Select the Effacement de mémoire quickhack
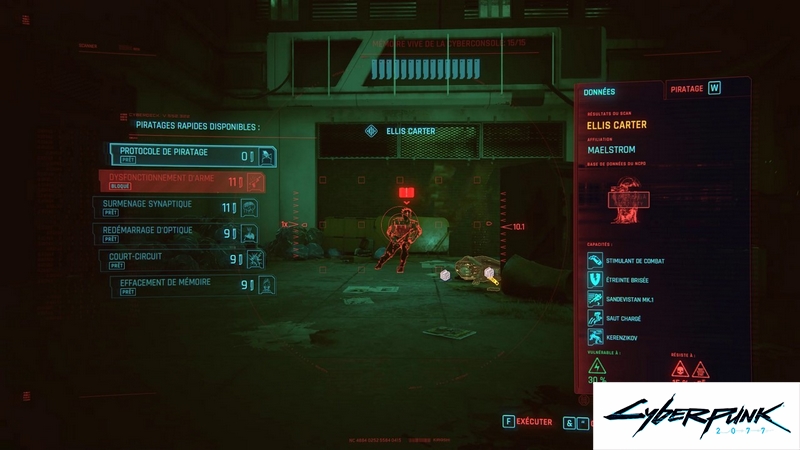The image size is (800, 450). click(x=192, y=285)
